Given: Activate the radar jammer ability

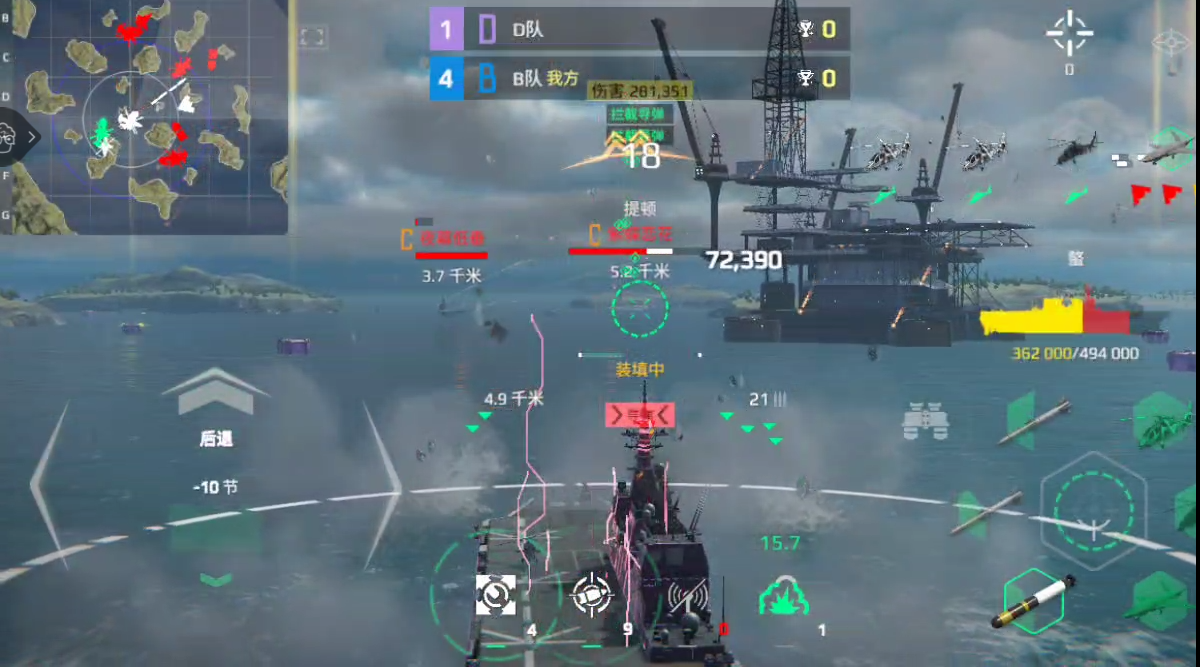Looking at the screenshot, I should [688, 597].
